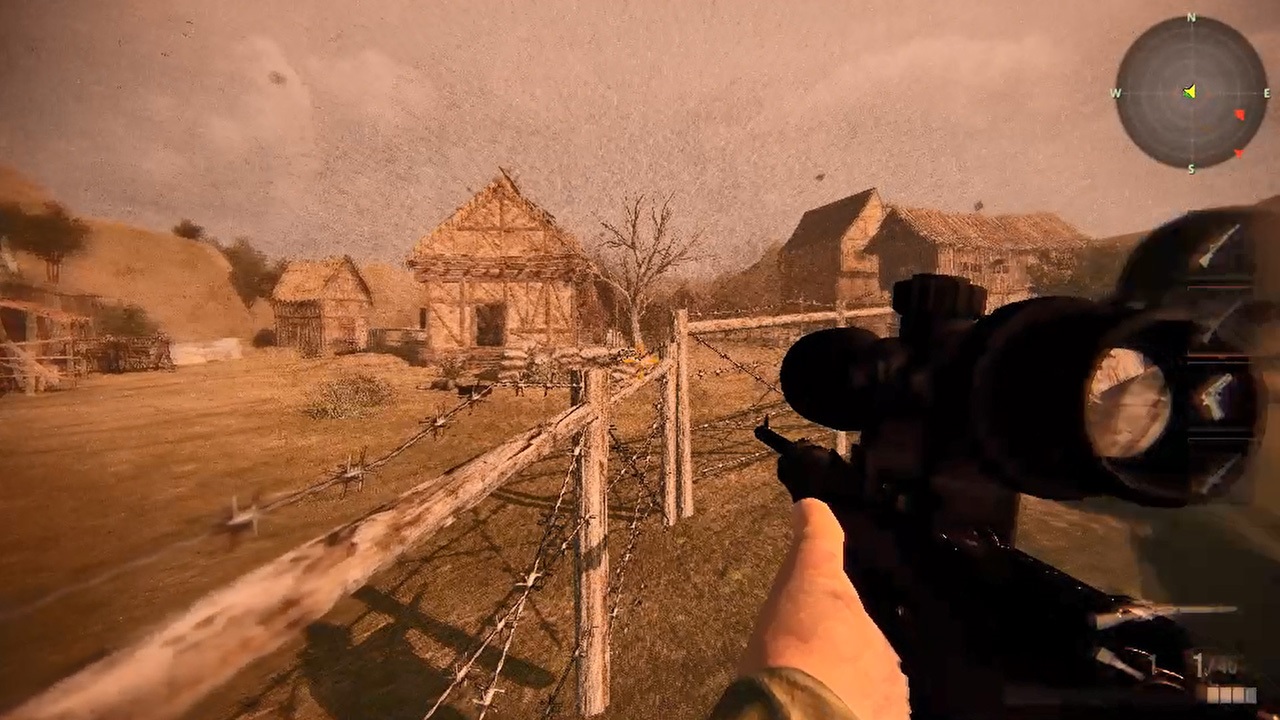Click the S direction label on the compass
Viewport: 1280px width, 720px height.
pyautogui.click(x=1190, y=168)
